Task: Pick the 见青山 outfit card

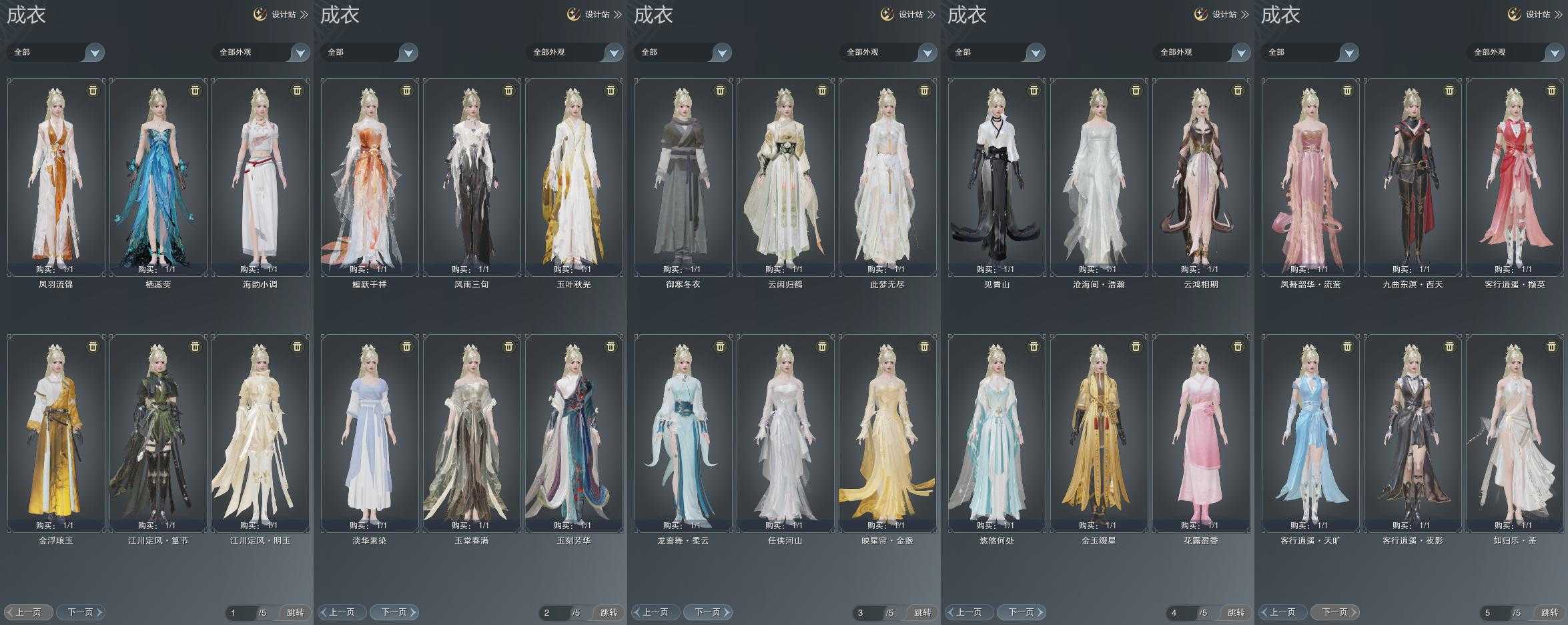Action: 997,177
